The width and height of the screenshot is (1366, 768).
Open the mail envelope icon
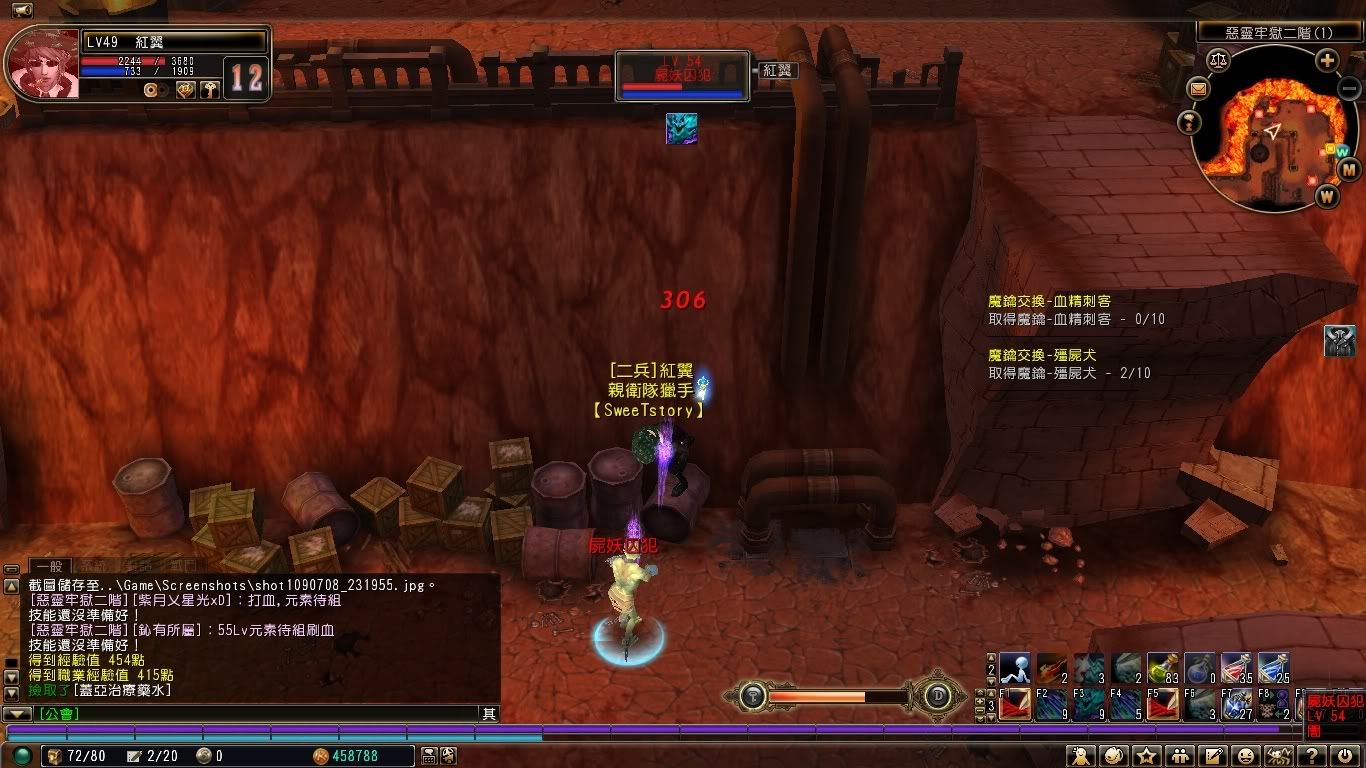click(1198, 89)
